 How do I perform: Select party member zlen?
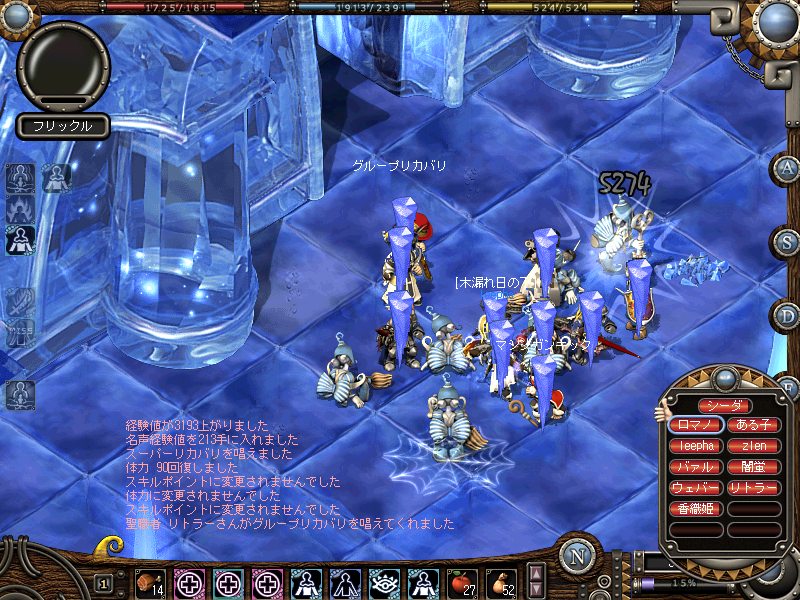[x=754, y=446]
